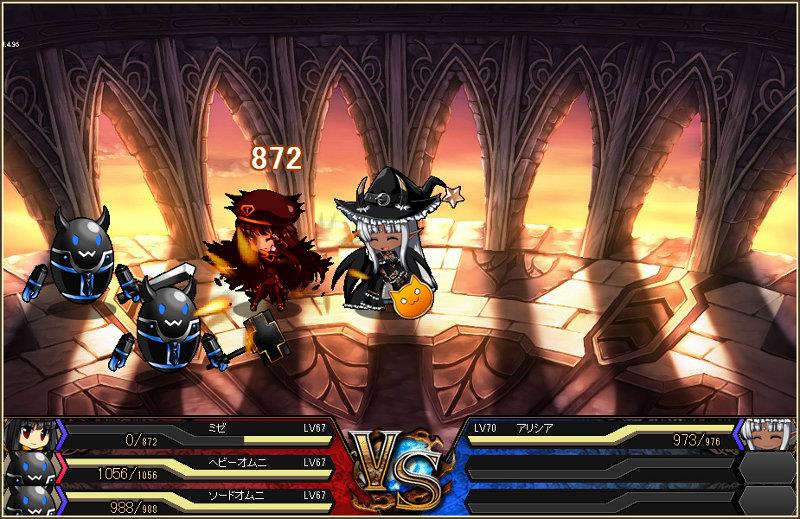Select the ヘビーオムニ portrait
Screen dimensions: 800x519
click(27, 468)
